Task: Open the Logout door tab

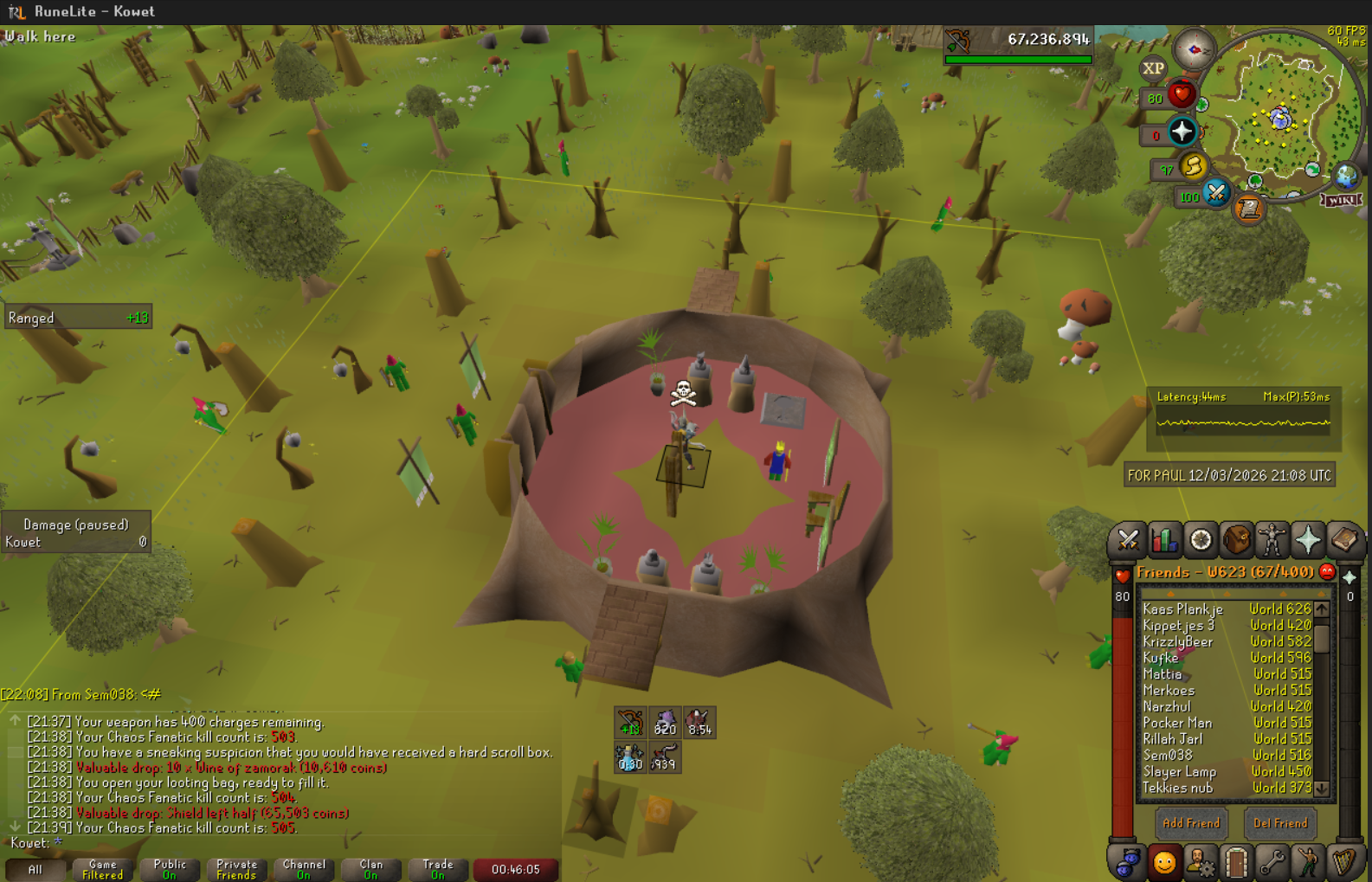Action: (1236, 862)
